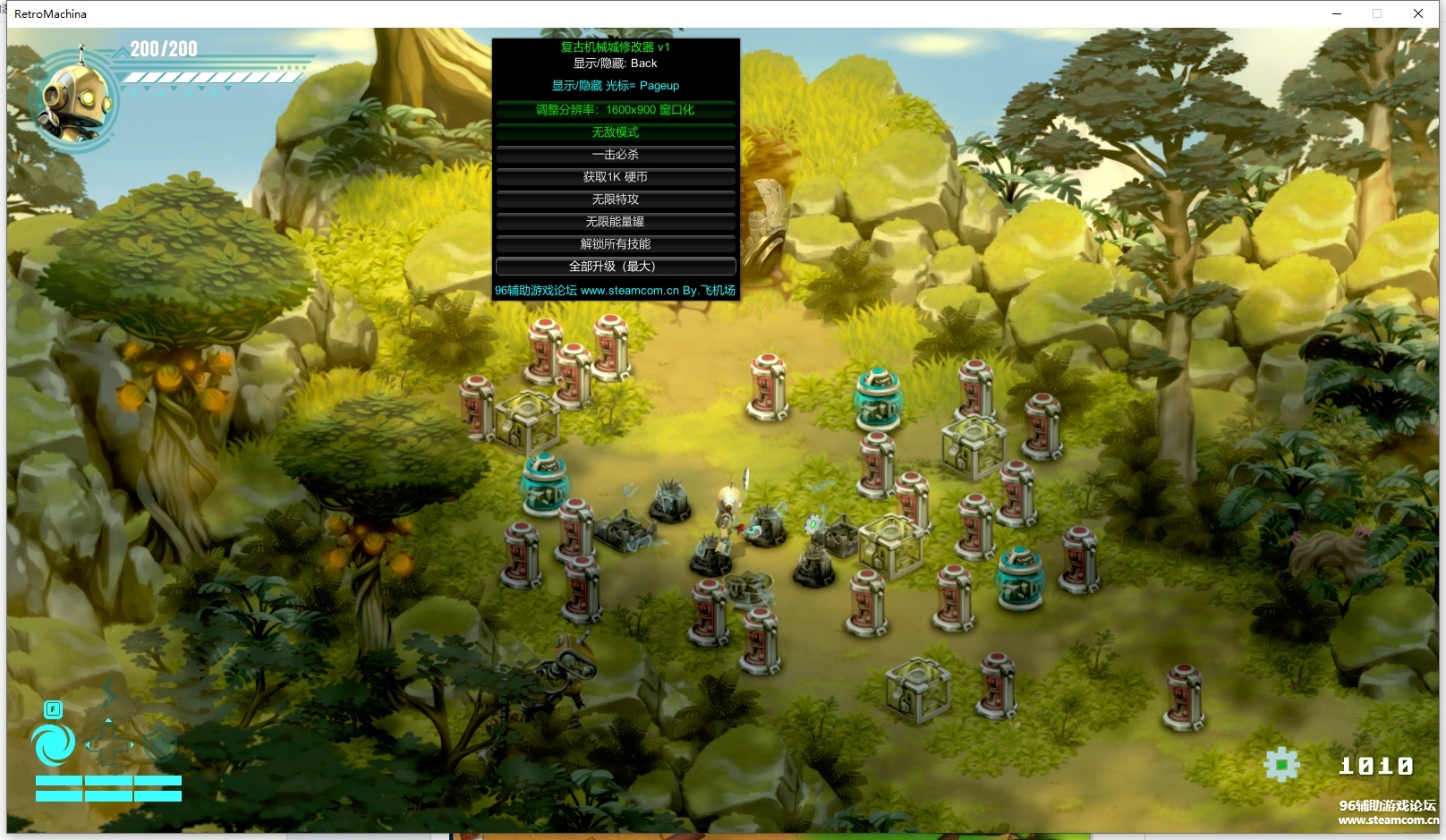Activate the cyan swirl ability icon
Viewport: 1446px width, 840px height.
click(53, 744)
